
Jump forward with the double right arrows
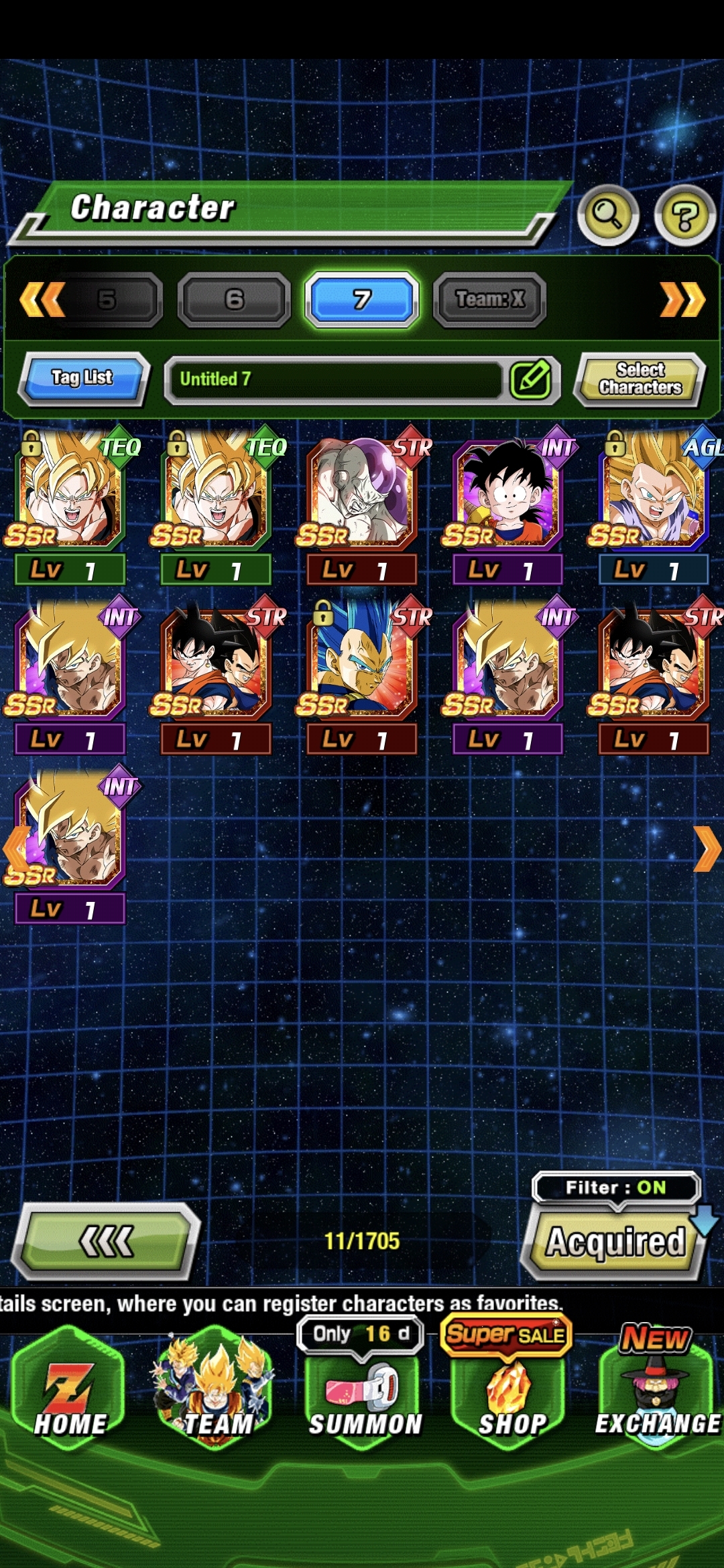682,299
